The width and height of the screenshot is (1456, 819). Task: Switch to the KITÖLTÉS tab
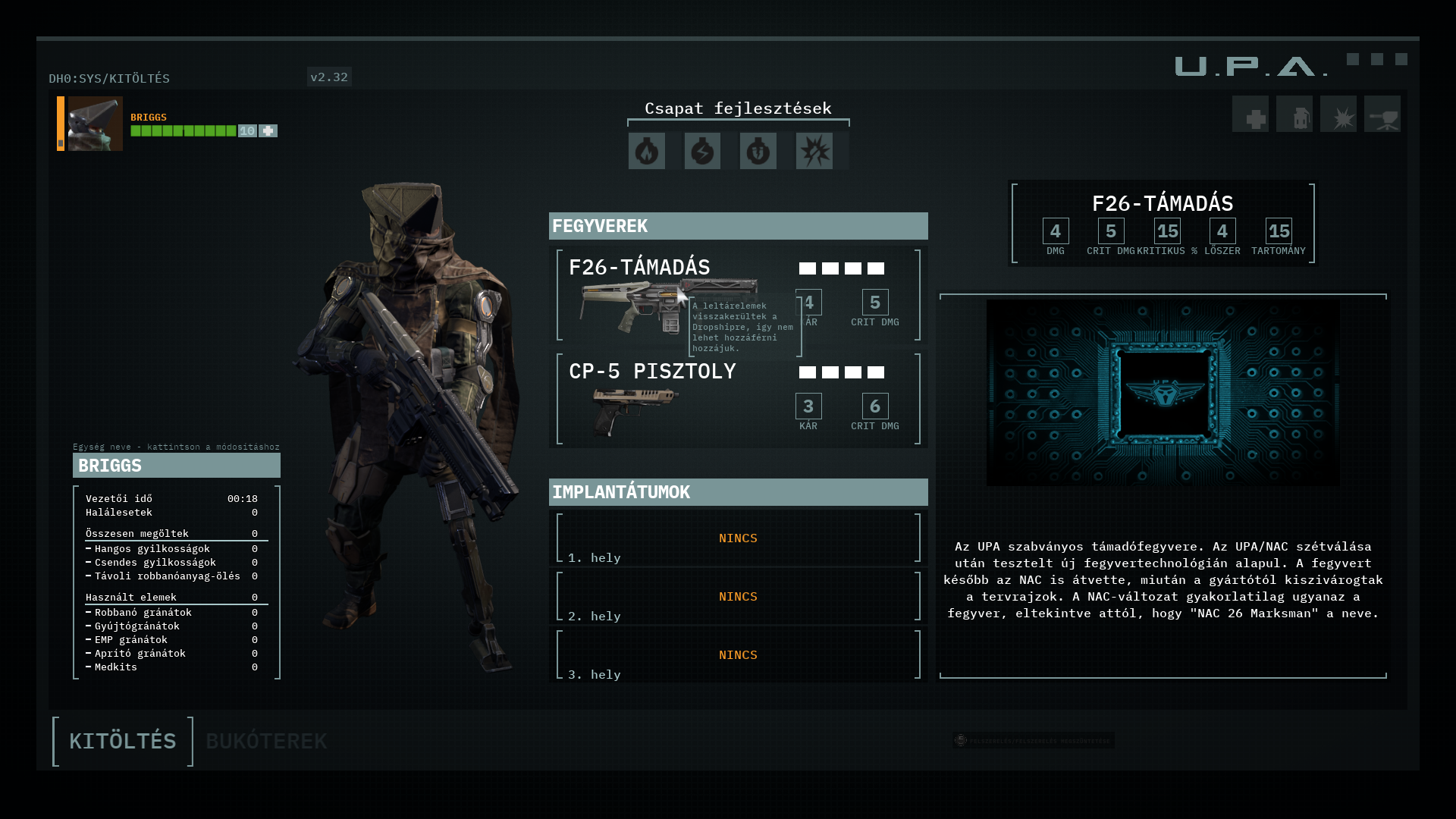click(122, 741)
